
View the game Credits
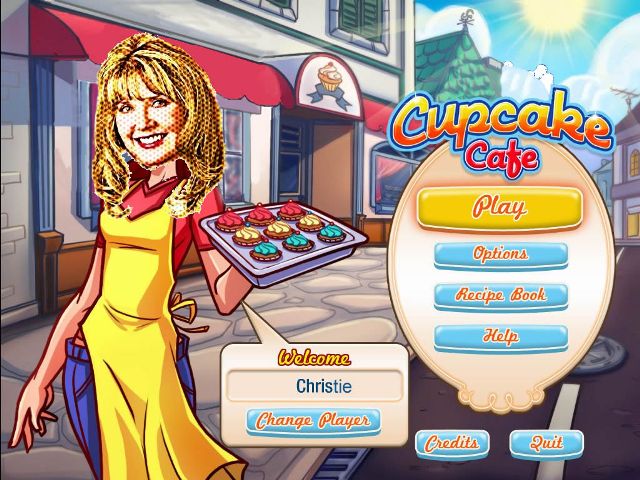pyautogui.click(x=452, y=442)
